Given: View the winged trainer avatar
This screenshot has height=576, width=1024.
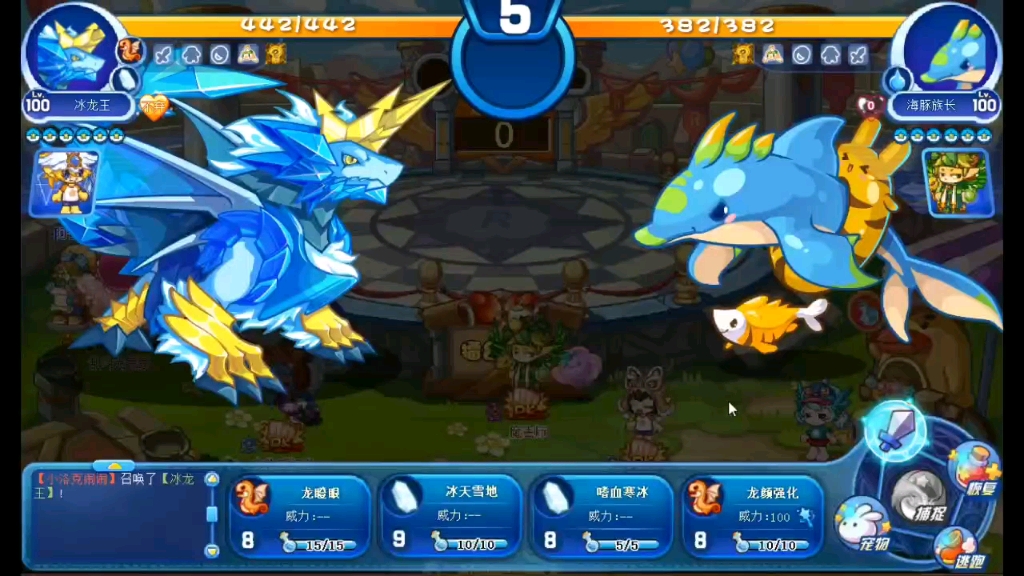Looking at the screenshot, I should click(x=69, y=182).
